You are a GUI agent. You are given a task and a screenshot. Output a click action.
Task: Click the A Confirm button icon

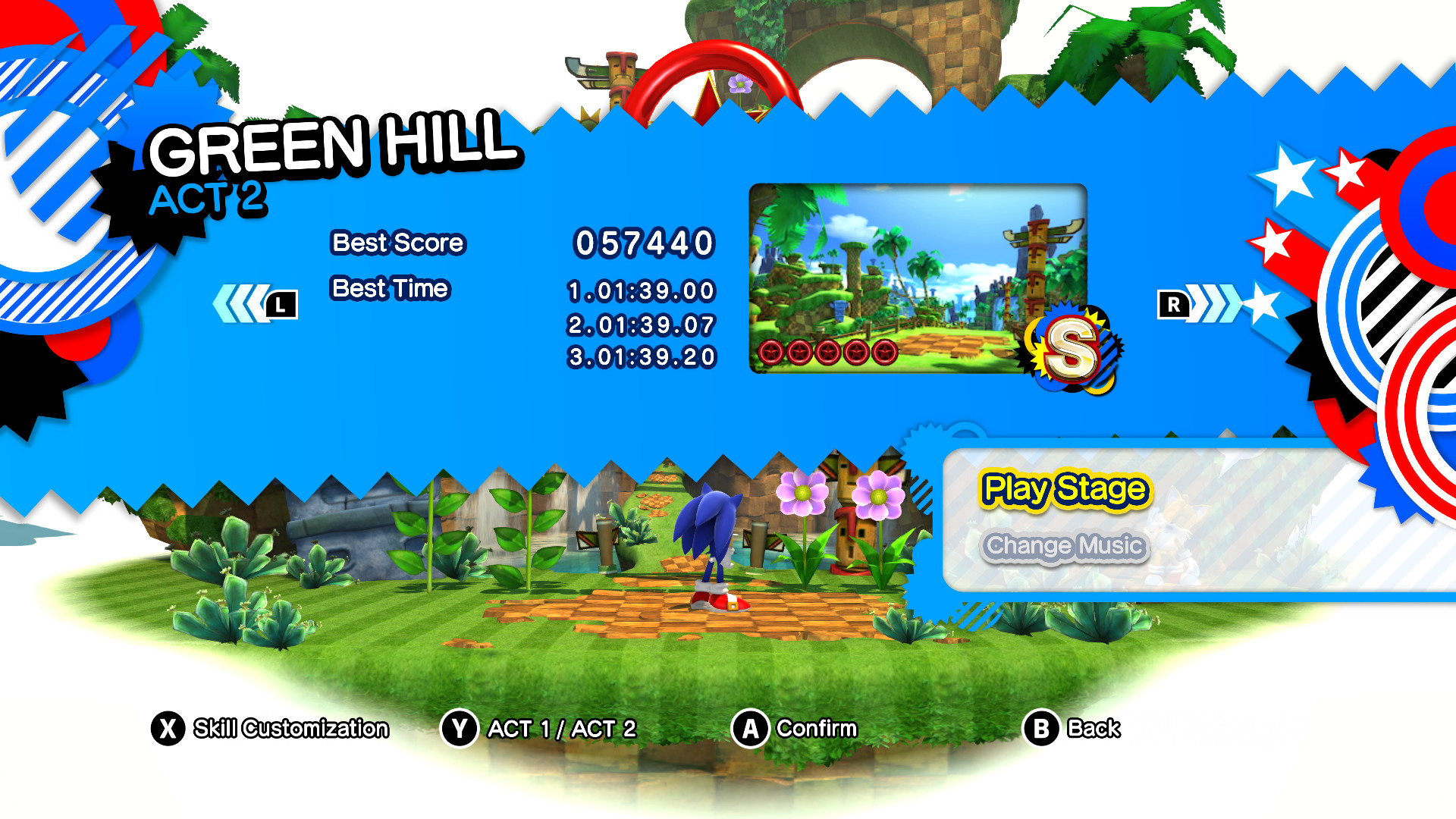[x=749, y=729]
